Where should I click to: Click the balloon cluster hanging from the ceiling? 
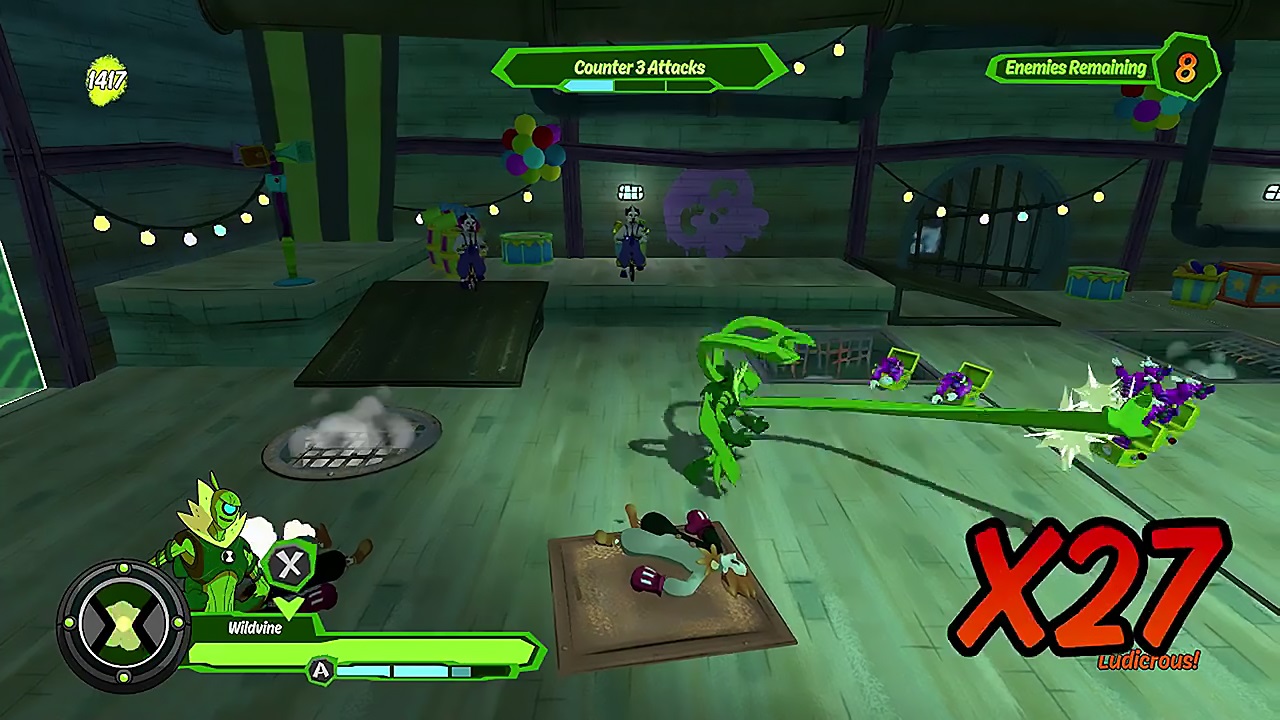point(533,150)
